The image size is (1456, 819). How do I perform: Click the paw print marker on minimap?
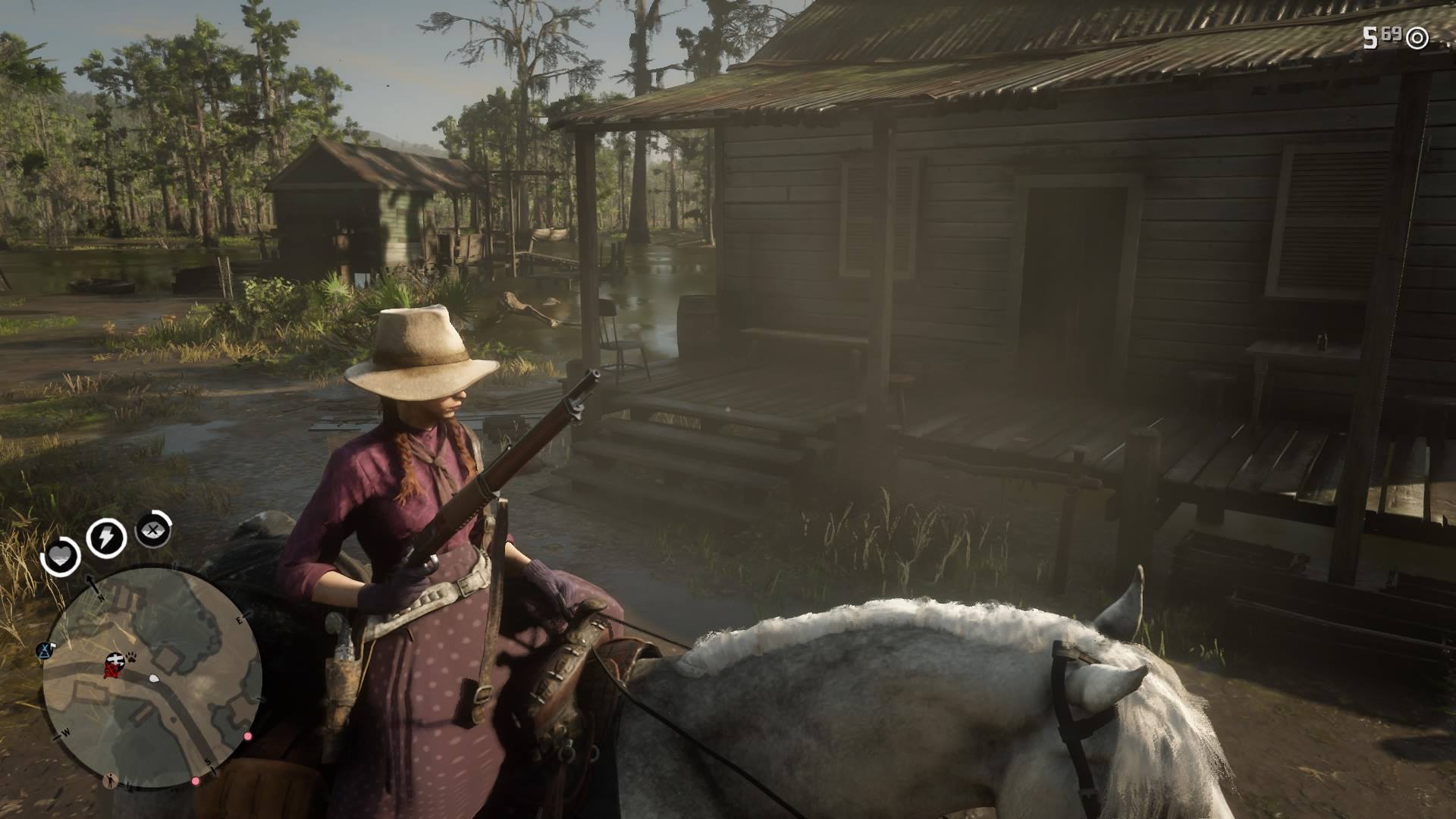click(x=131, y=660)
